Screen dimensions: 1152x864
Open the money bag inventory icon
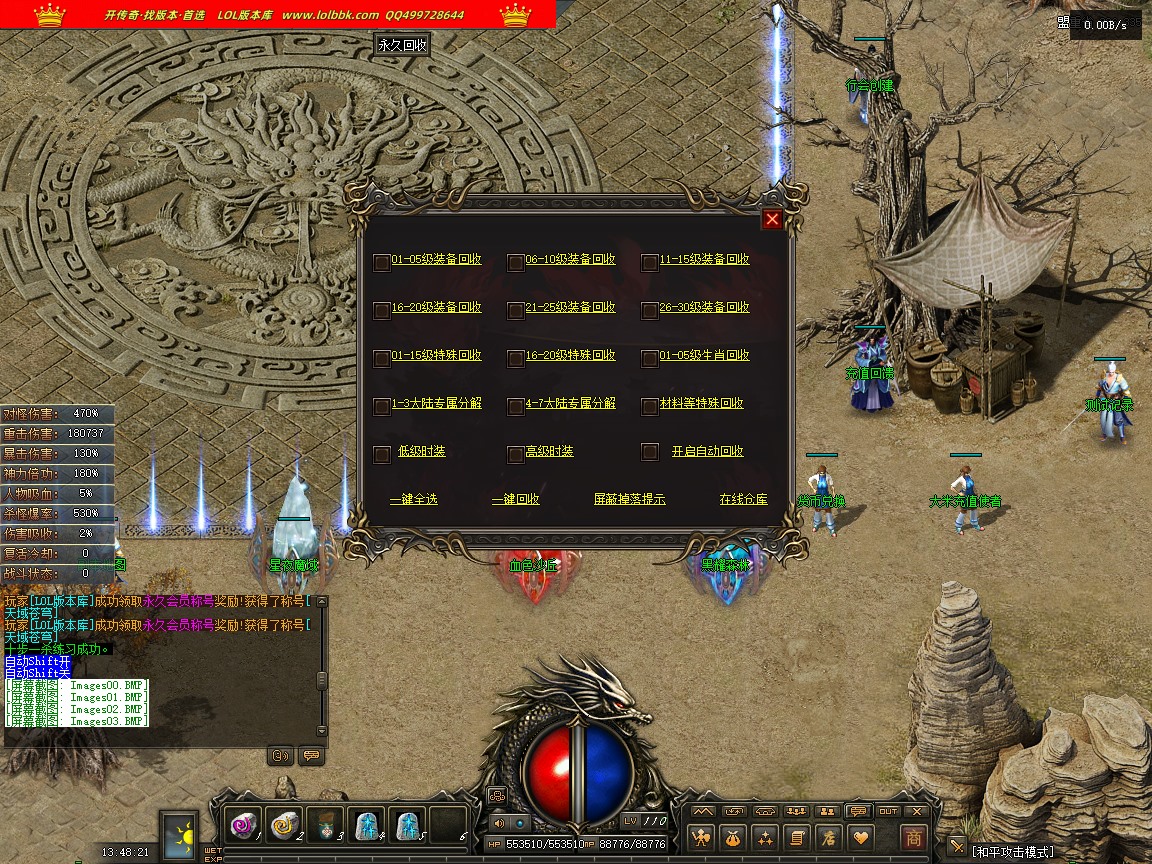(734, 837)
